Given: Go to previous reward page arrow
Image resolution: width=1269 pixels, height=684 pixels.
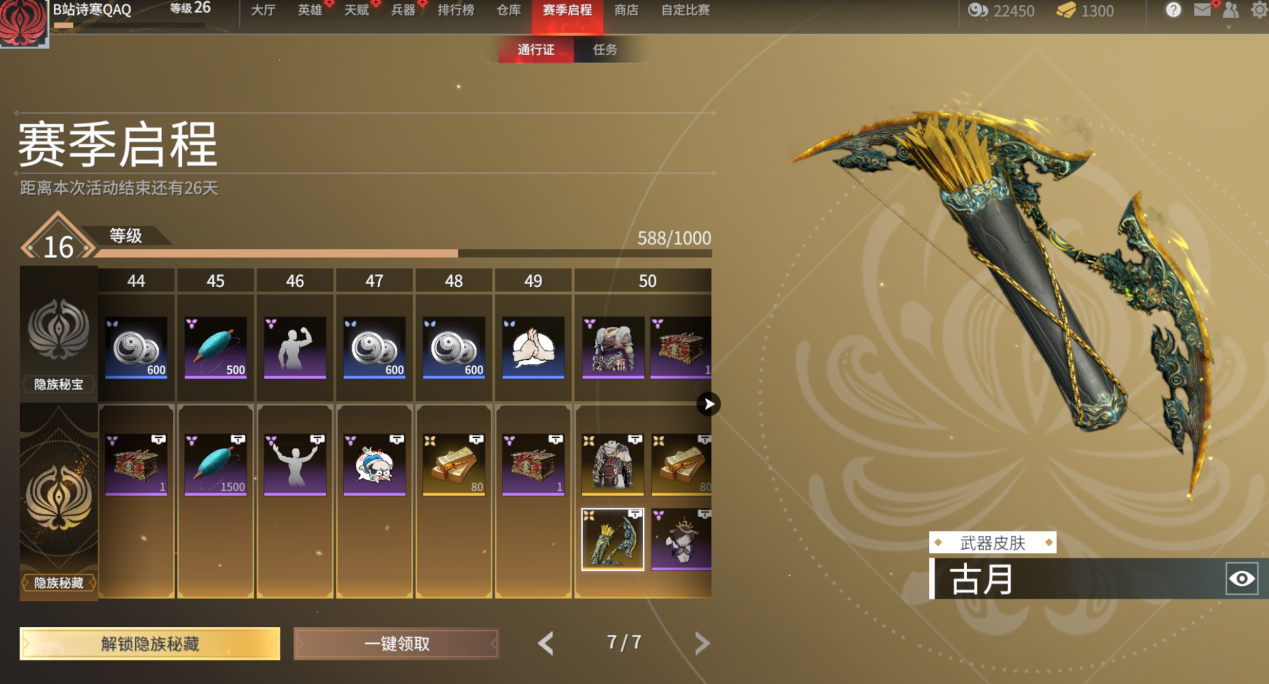Looking at the screenshot, I should [546, 643].
